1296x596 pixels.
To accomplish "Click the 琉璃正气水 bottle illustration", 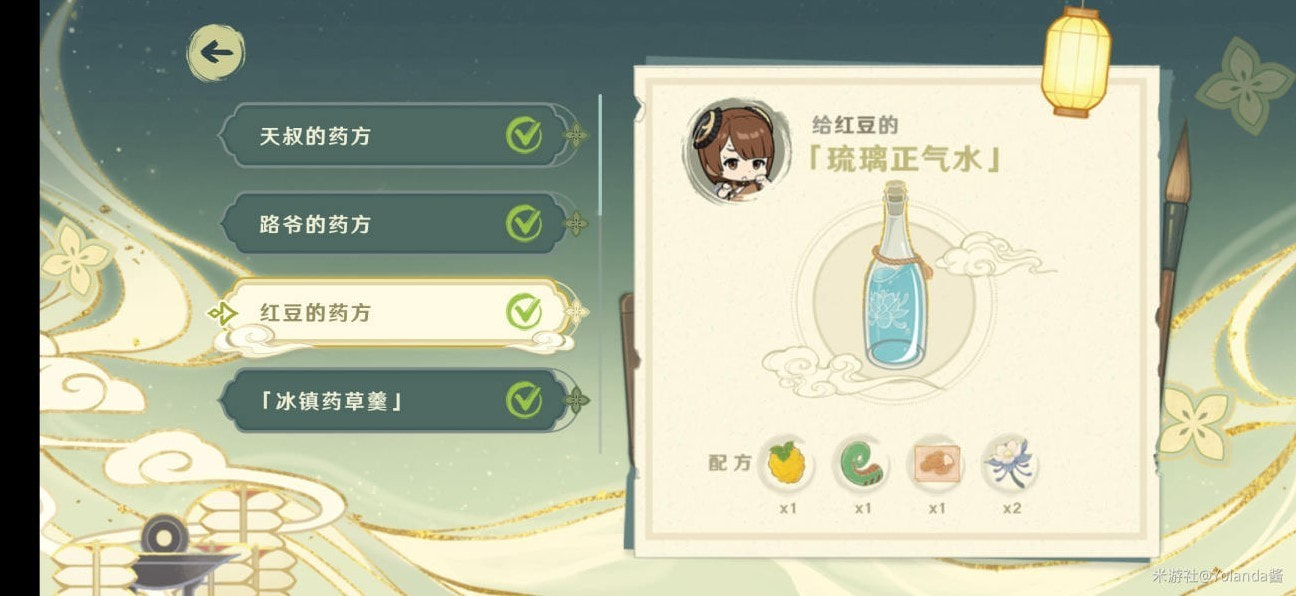I will coord(895,278).
